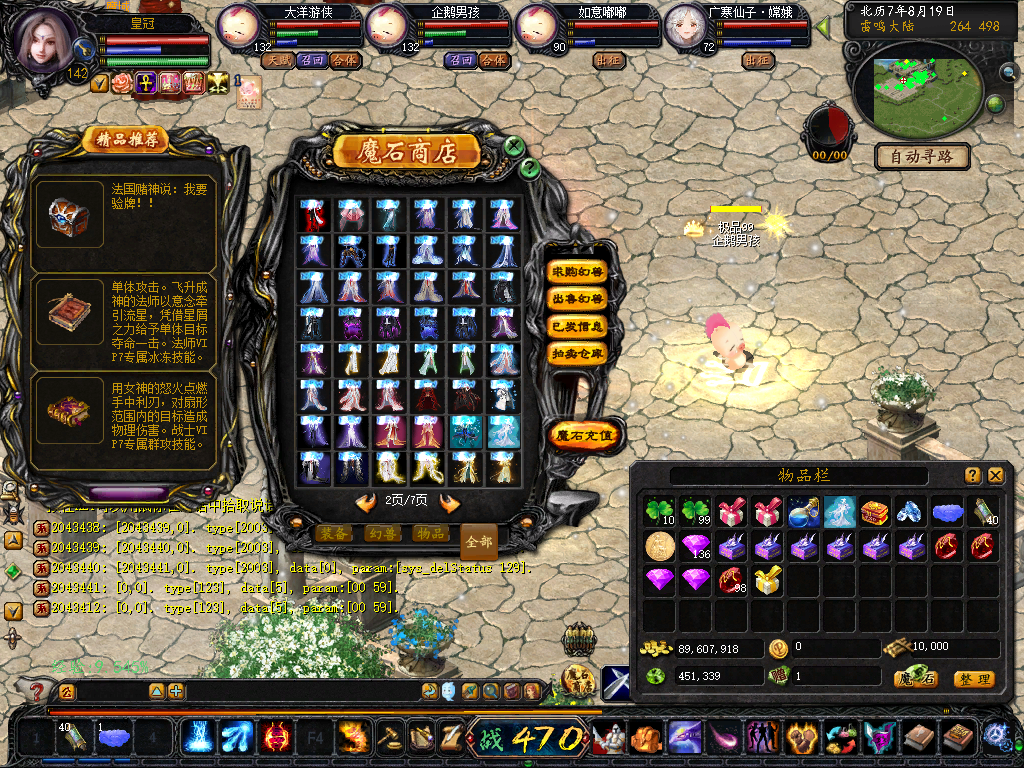This screenshot has width=1024, height=768.
Task: Click the 出售幻兽 button
Action: (577, 298)
